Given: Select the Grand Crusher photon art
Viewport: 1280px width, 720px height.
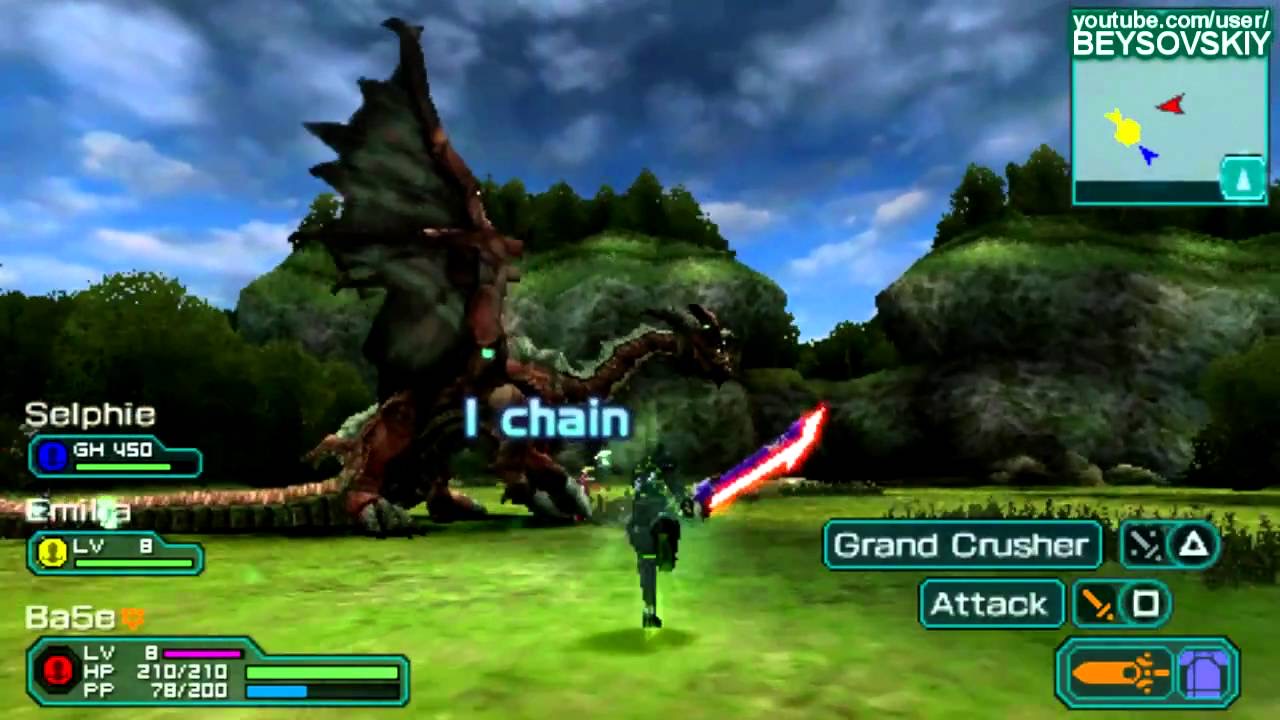Looking at the screenshot, I should coord(961,545).
